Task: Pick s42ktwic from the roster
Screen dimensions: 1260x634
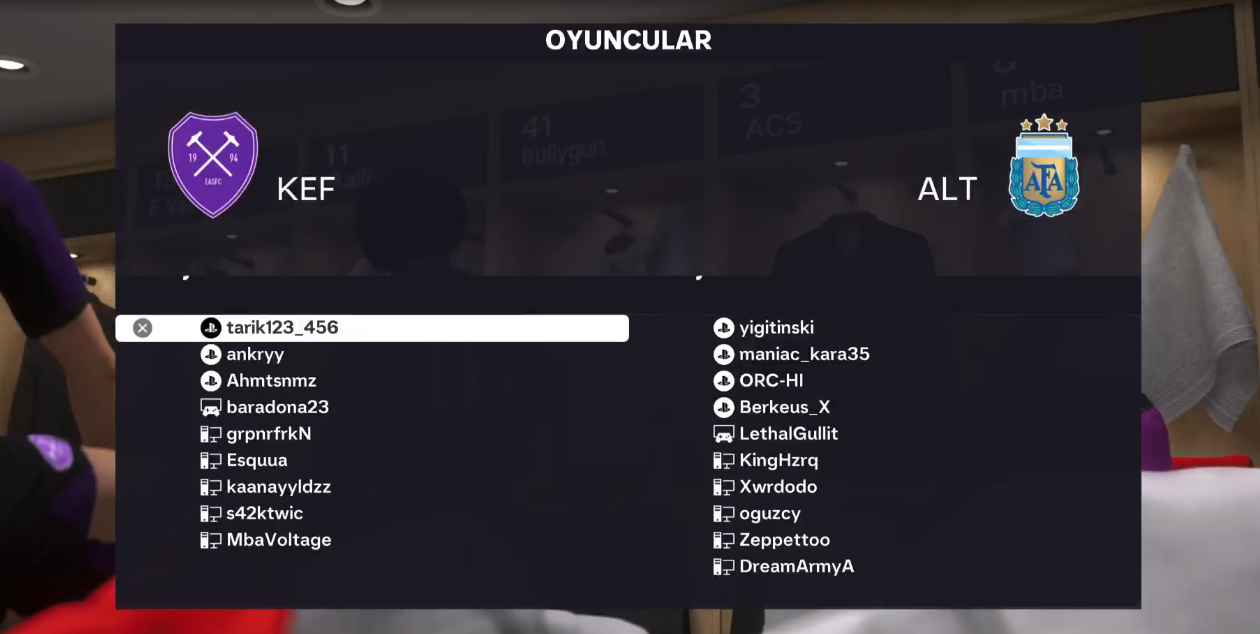Action: tap(264, 513)
